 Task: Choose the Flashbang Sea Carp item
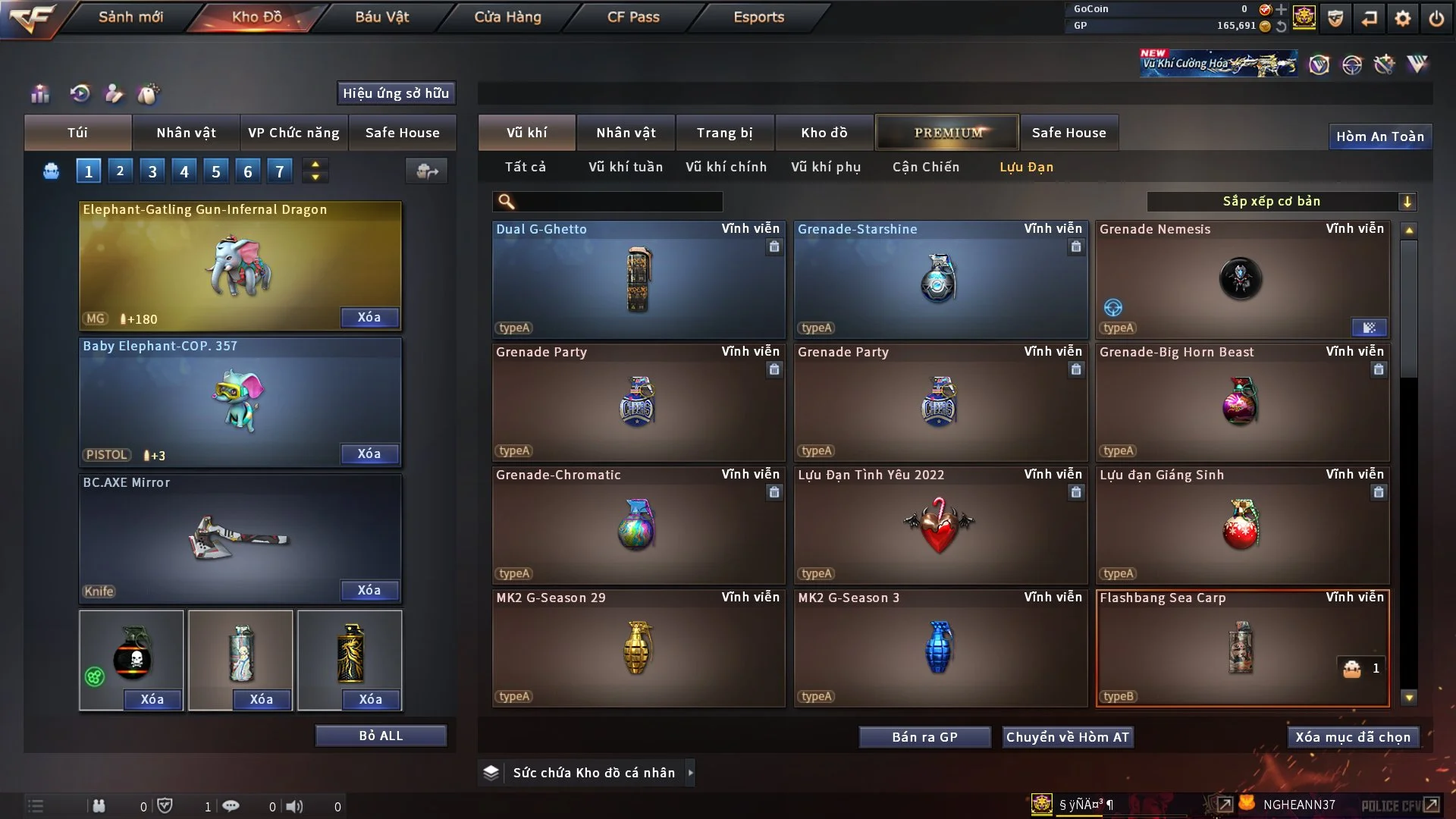click(1242, 648)
